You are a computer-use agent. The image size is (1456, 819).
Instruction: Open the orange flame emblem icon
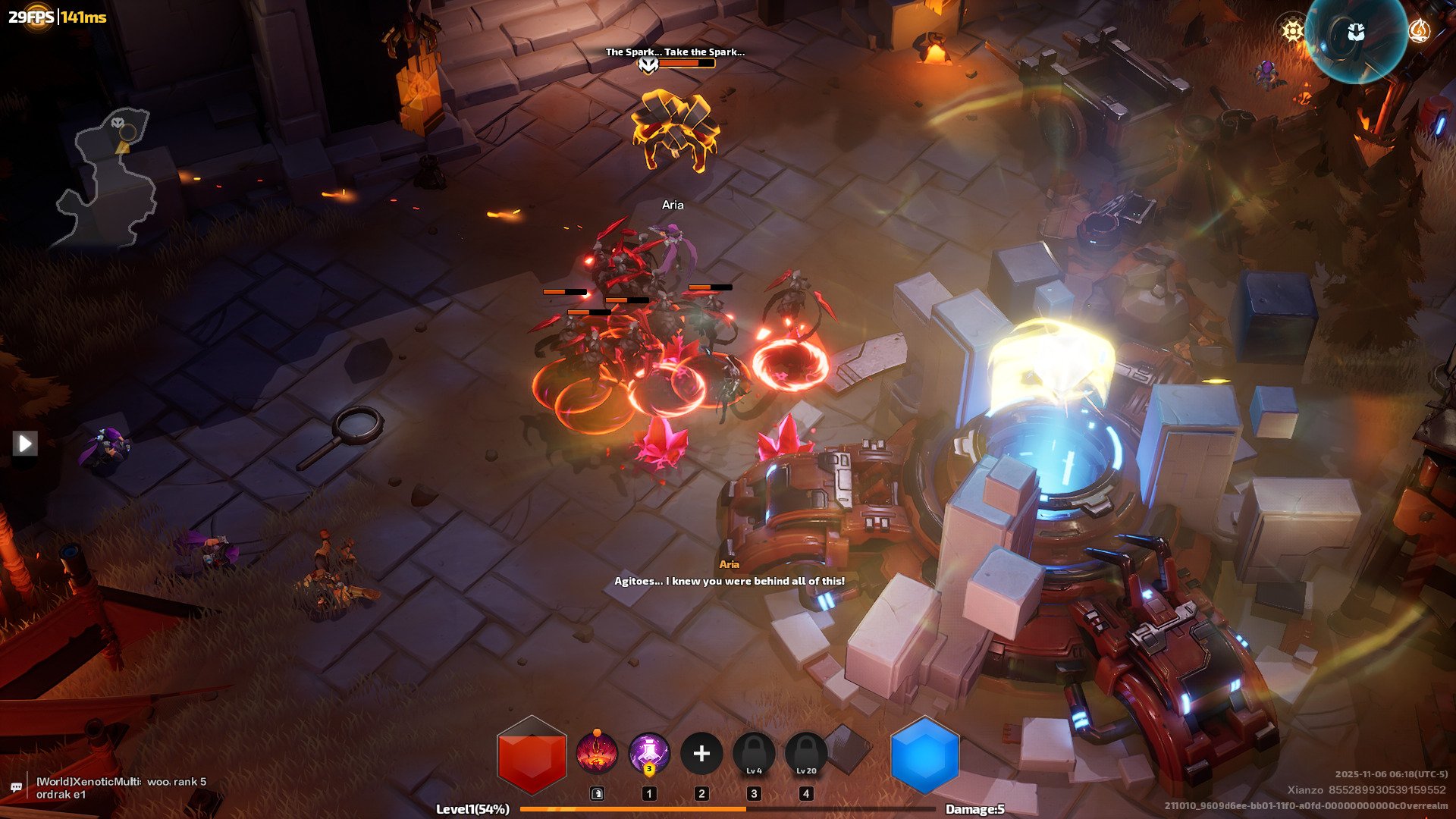click(1419, 30)
